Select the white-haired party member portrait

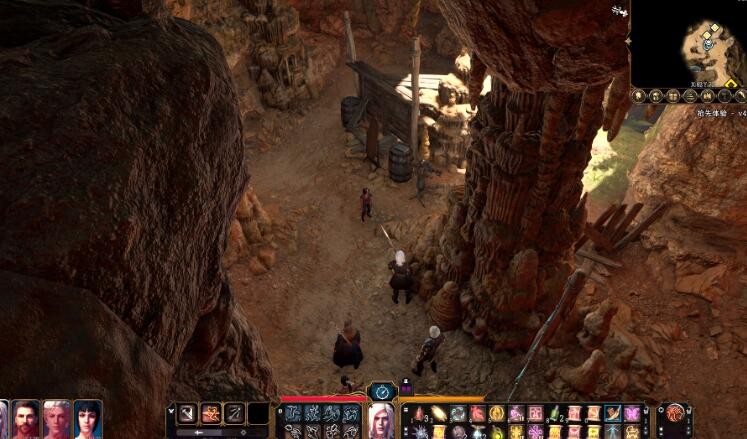57,419
